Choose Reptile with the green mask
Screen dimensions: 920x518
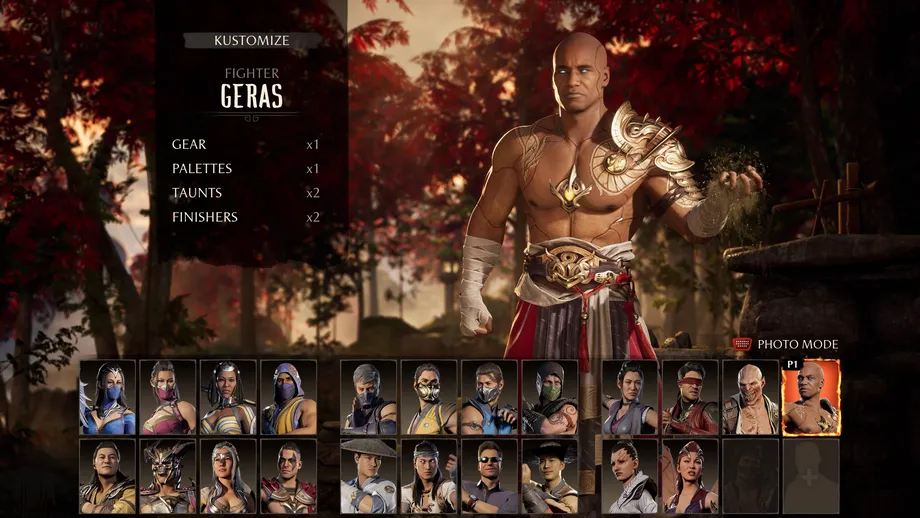(550, 397)
